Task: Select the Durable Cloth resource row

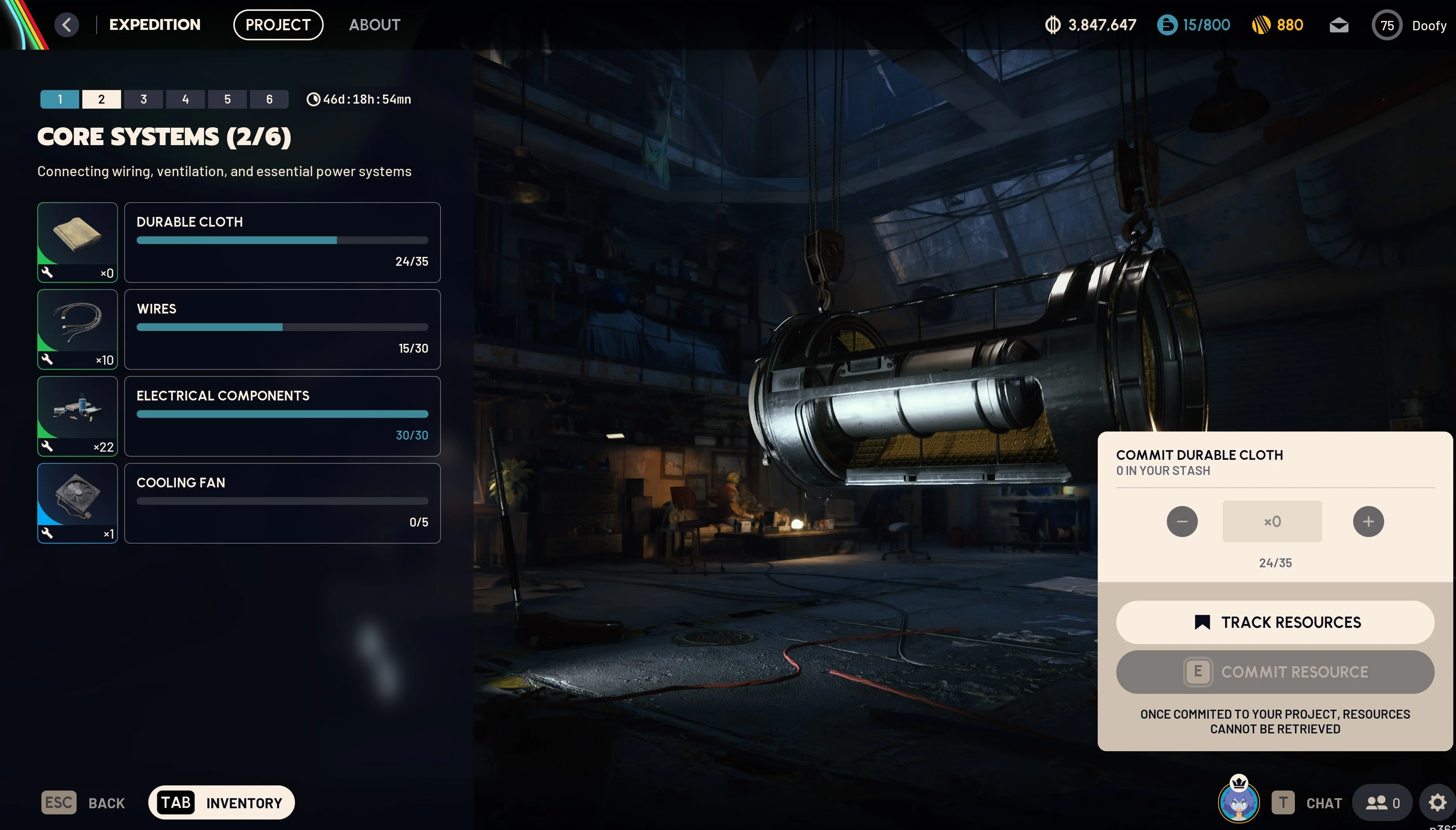Action: click(x=282, y=242)
